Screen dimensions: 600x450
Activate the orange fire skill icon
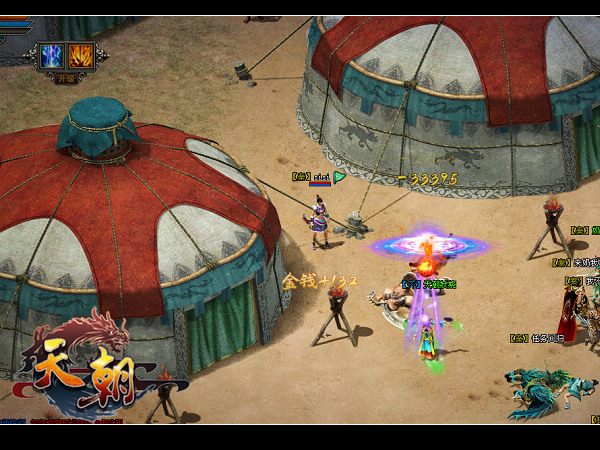pos(80,55)
